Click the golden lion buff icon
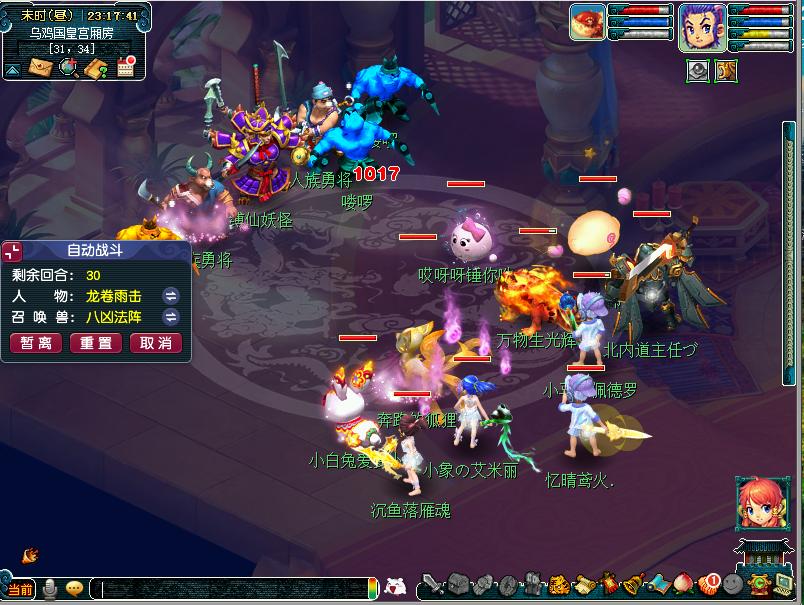The height and width of the screenshot is (605, 804). 726,70
